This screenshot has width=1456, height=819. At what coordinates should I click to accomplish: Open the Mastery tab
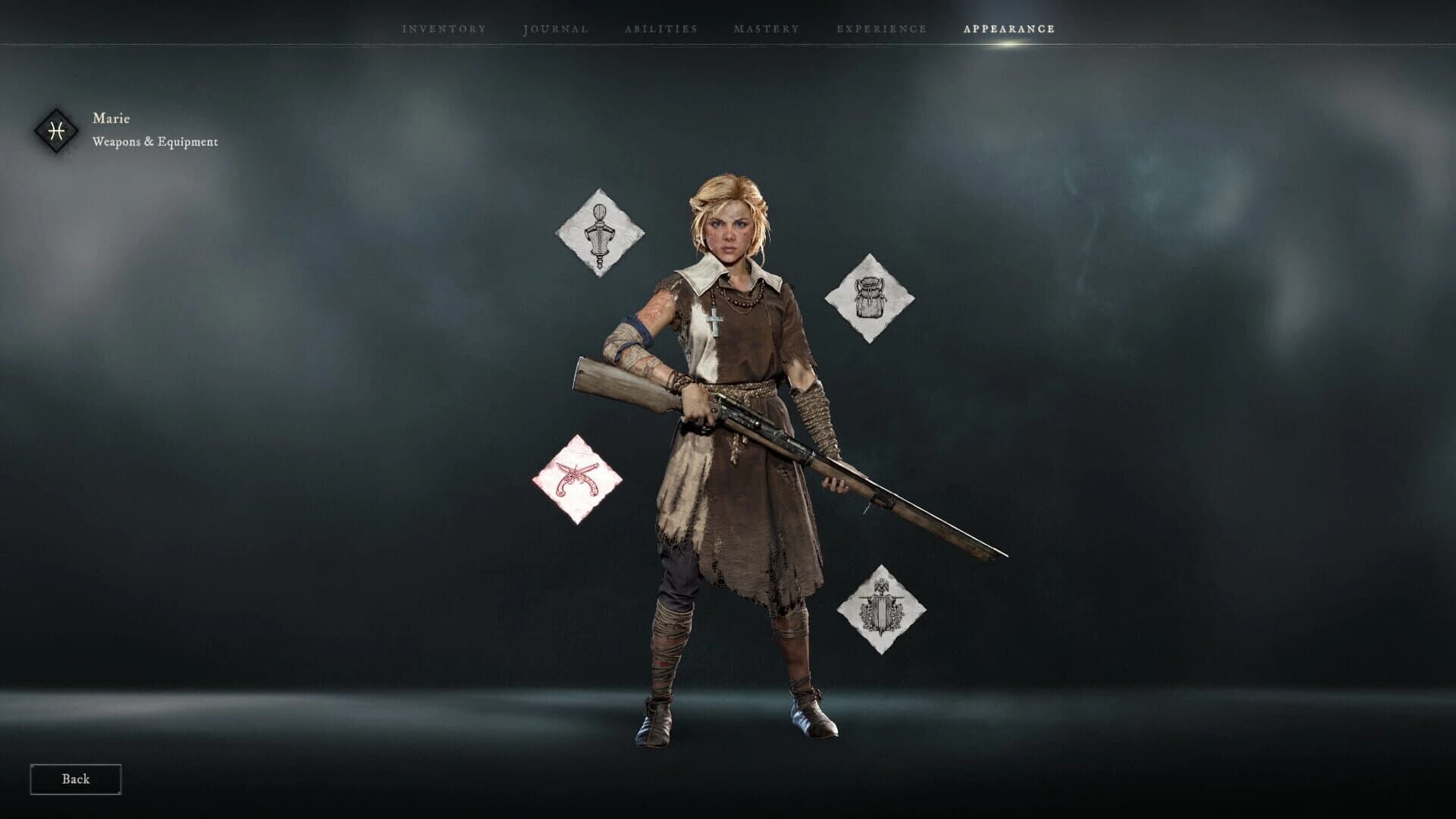tap(766, 28)
